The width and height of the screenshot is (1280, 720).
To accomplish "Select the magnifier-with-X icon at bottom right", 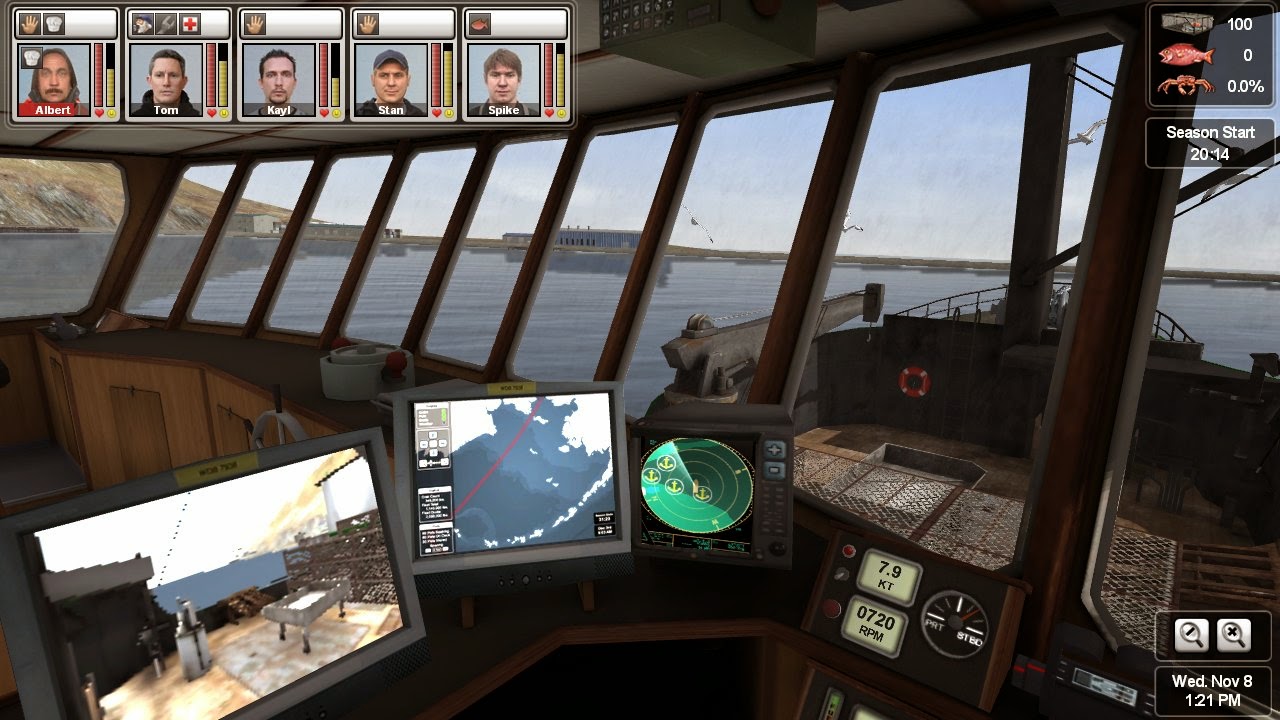I will pos(1234,635).
